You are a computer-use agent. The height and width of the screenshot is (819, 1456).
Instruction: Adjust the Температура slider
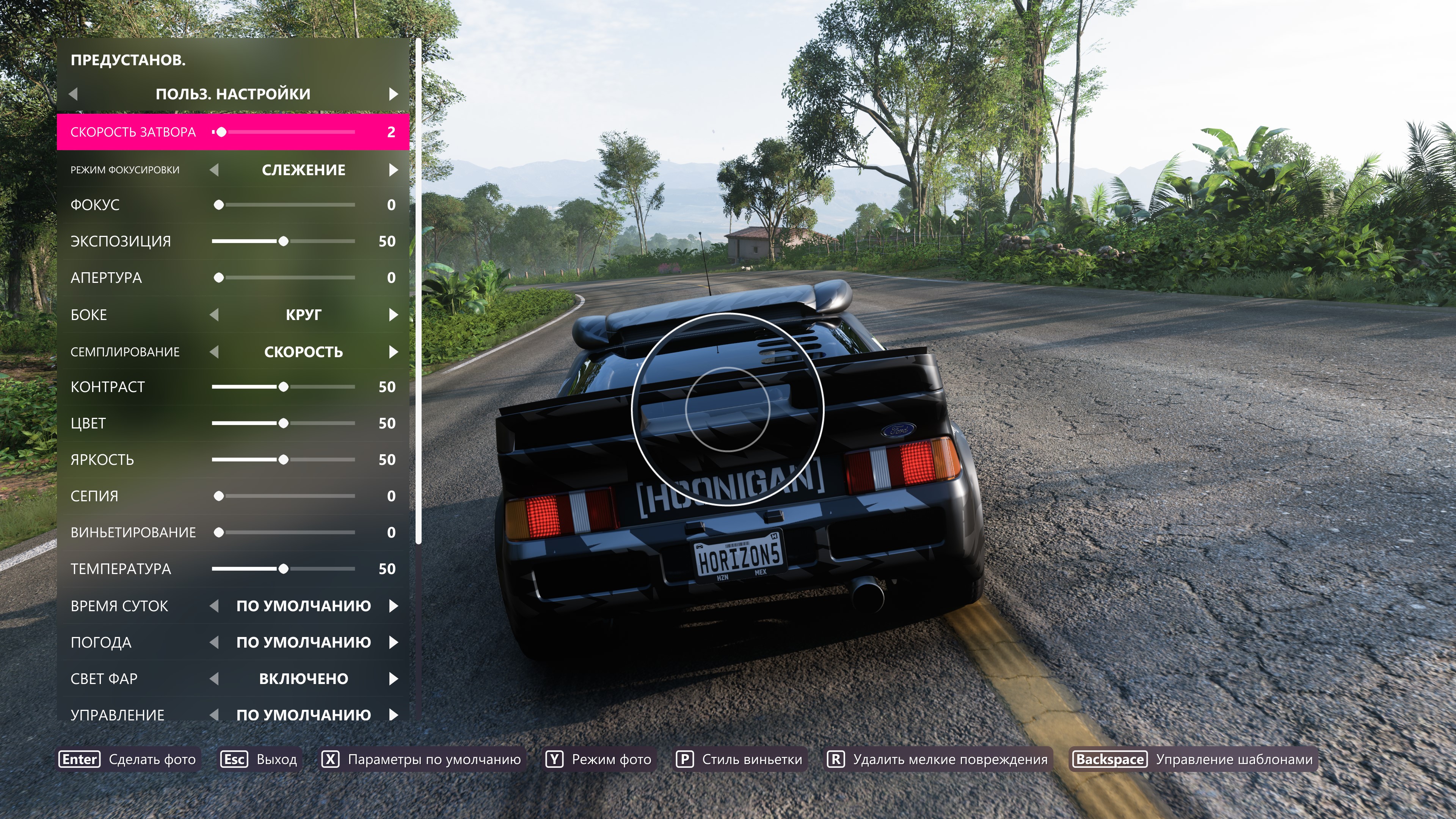tap(283, 569)
